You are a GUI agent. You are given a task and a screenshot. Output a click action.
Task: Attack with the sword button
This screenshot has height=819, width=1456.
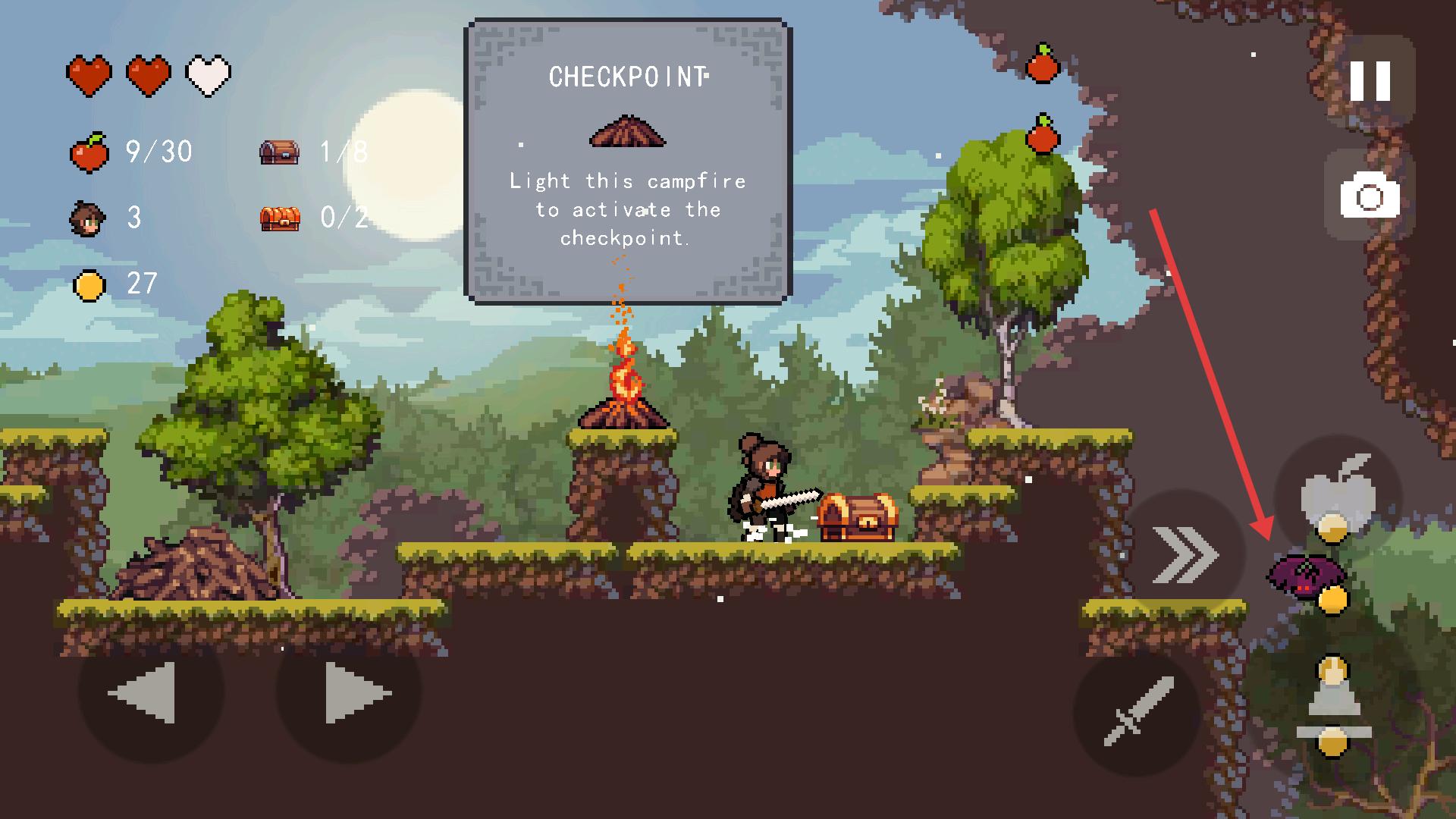pyautogui.click(x=1137, y=711)
